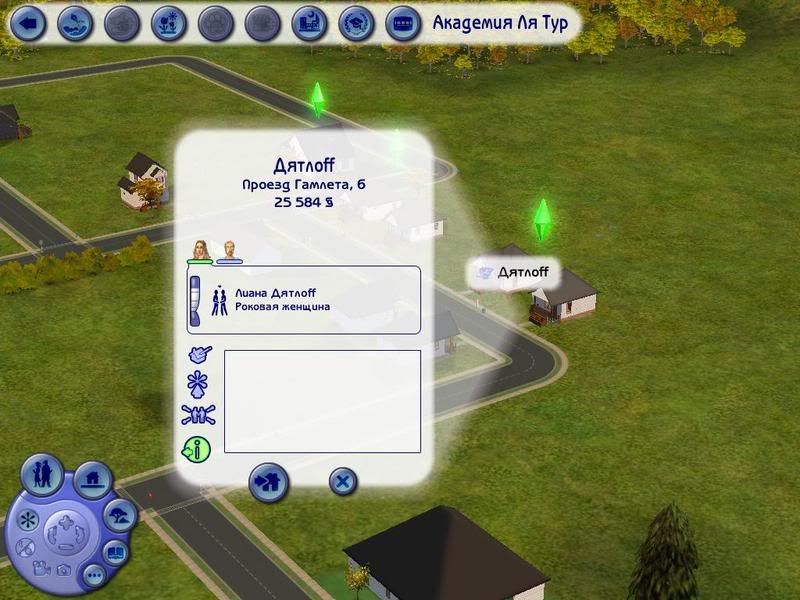The height and width of the screenshot is (600, 800).
Task: Open the building-at-night icon in the top bar
Action: point(310,23)
